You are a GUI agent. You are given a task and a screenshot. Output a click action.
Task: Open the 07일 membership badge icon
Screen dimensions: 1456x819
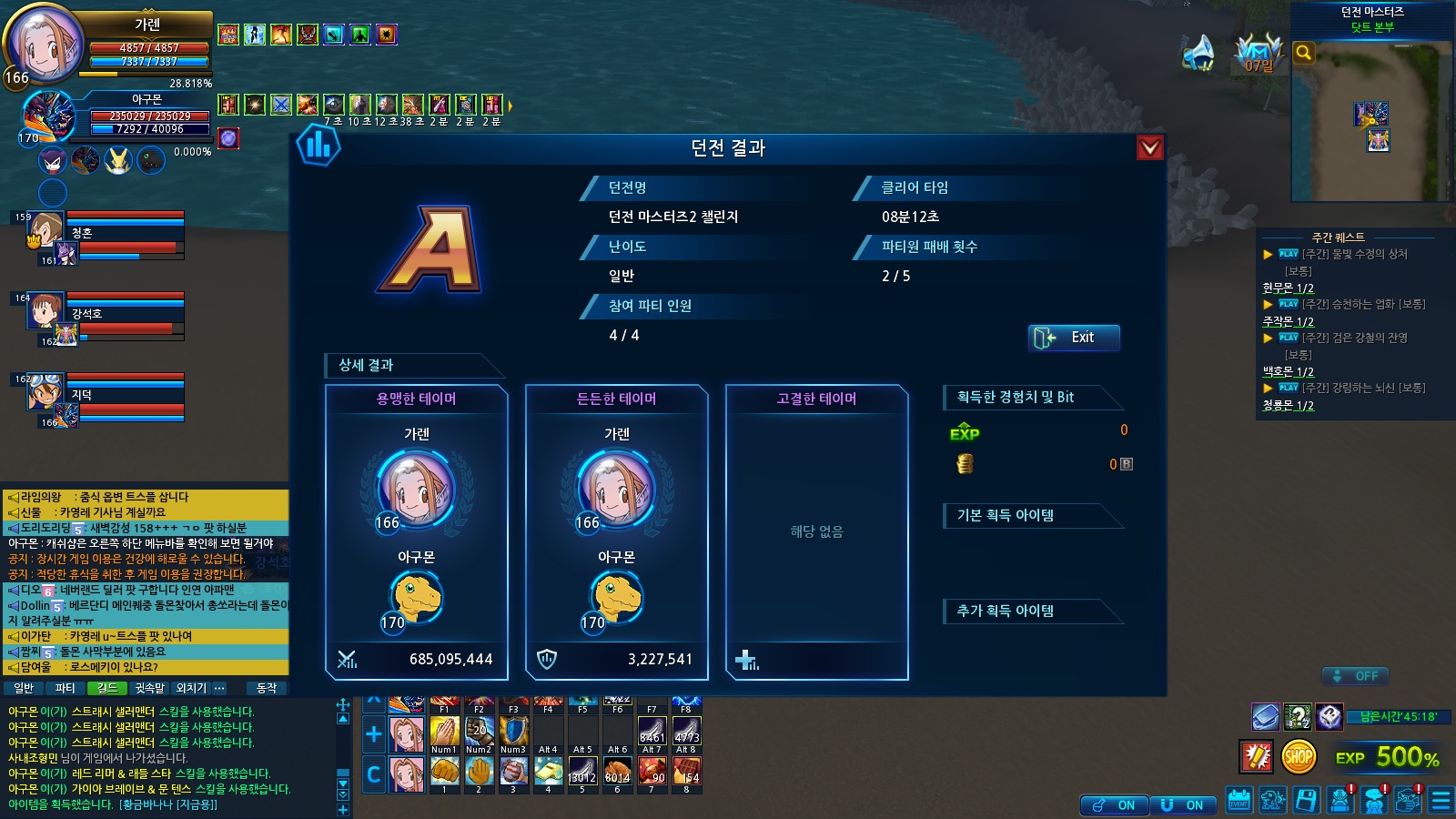(x=1259, y=55)
